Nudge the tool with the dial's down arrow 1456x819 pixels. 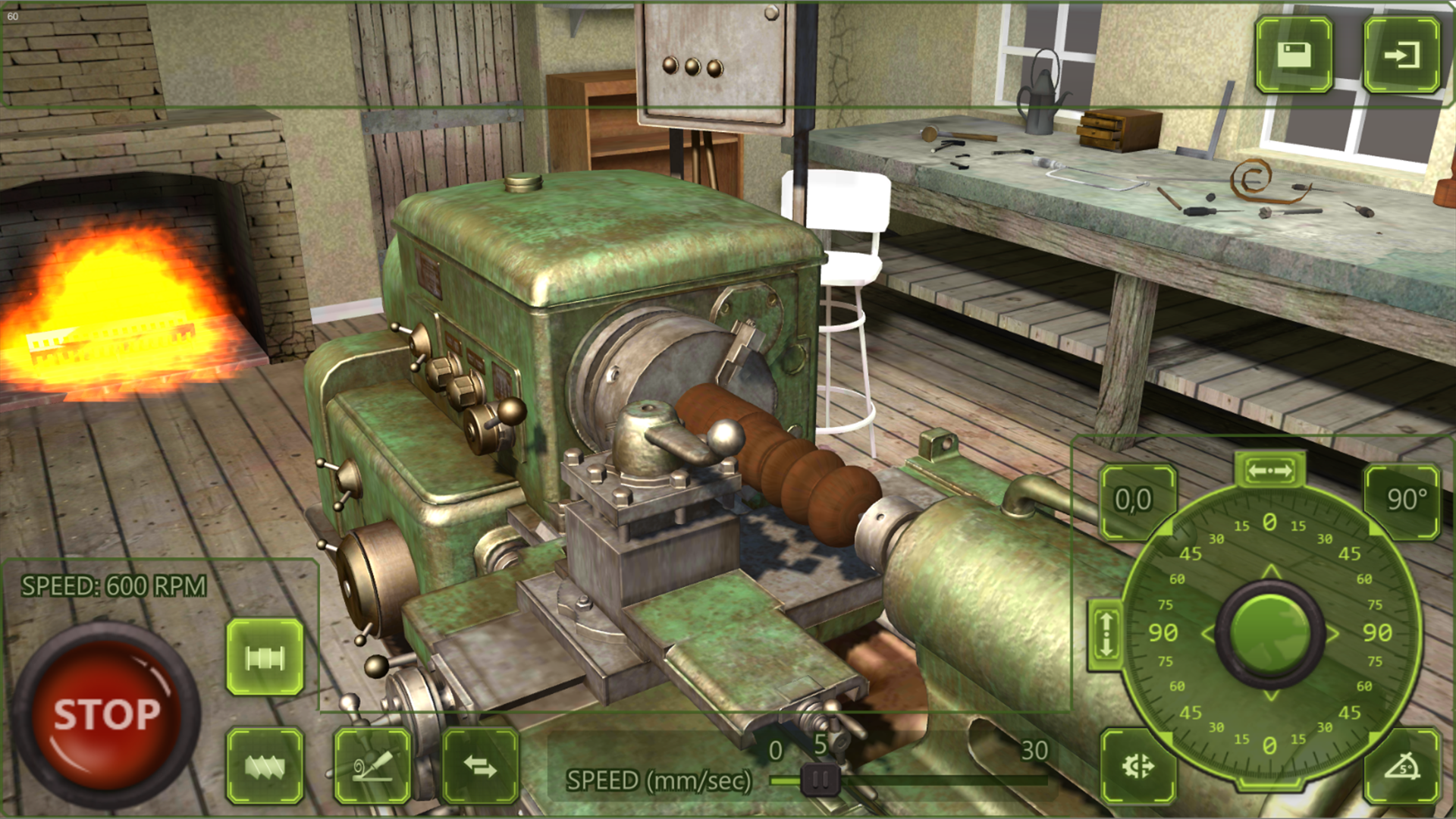[1270, 695]
